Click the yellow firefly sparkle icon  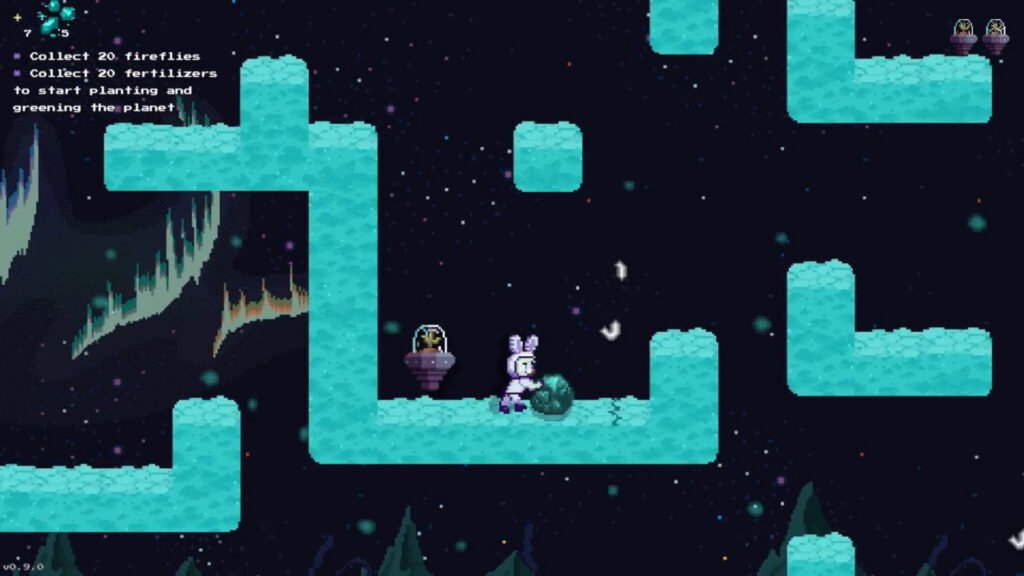[17, 17]
